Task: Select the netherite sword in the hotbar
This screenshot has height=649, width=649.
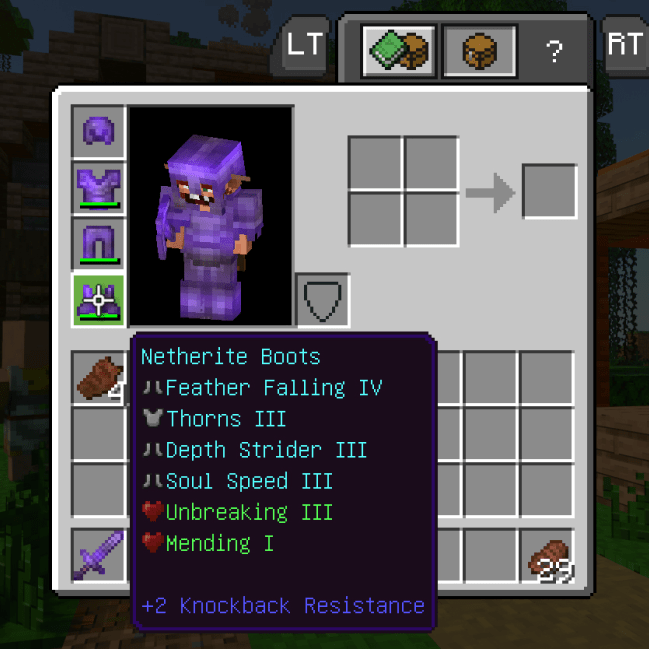Action: click(x=98, y=555)
